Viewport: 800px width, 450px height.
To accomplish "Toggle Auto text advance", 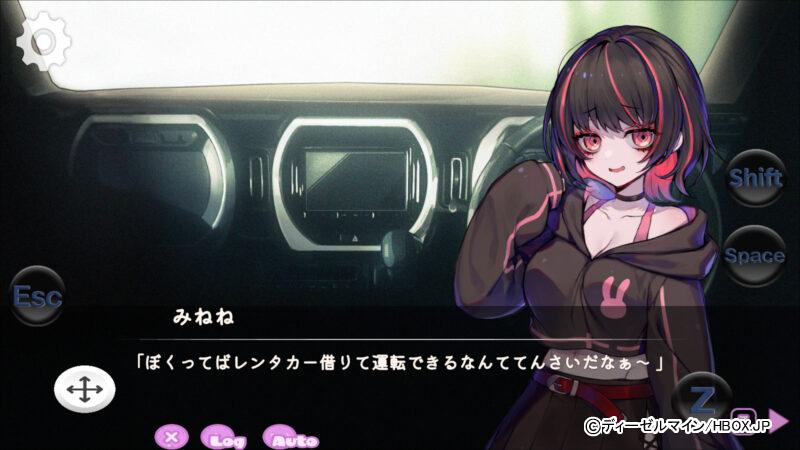I will pos(291,438).
